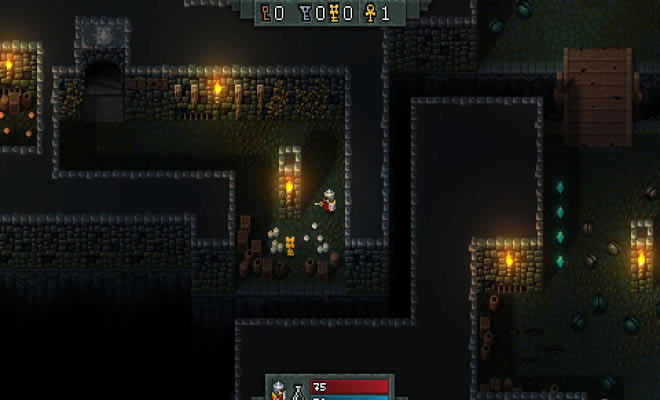Select the potion bottle icon

pyautogui.click(x=297, y=391)
